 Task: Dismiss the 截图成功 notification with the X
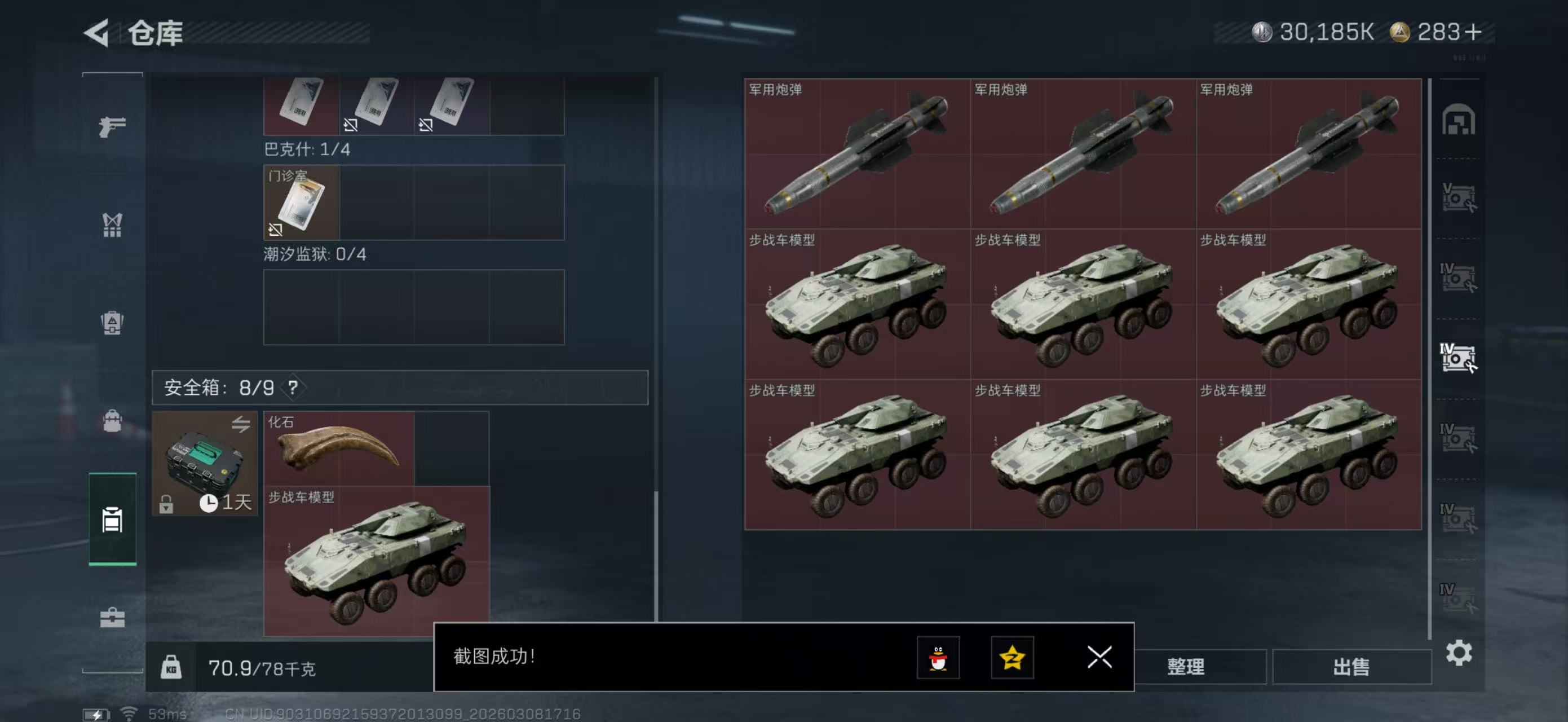[1100, 658]
